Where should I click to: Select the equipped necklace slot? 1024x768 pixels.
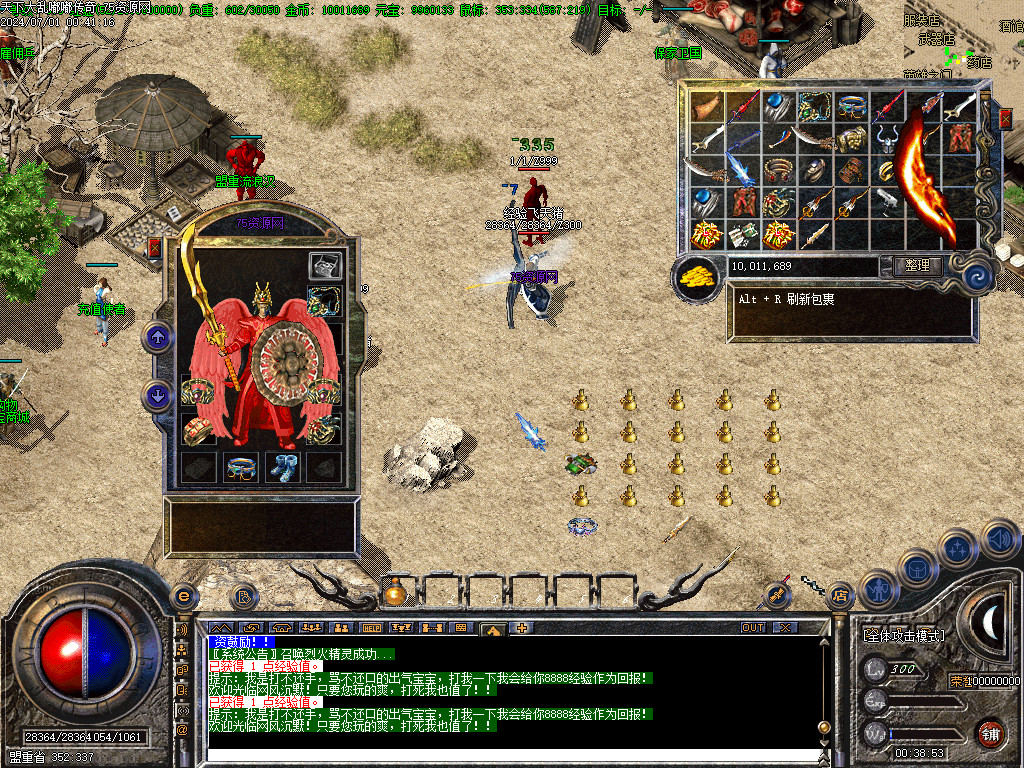tap(324, 302)
